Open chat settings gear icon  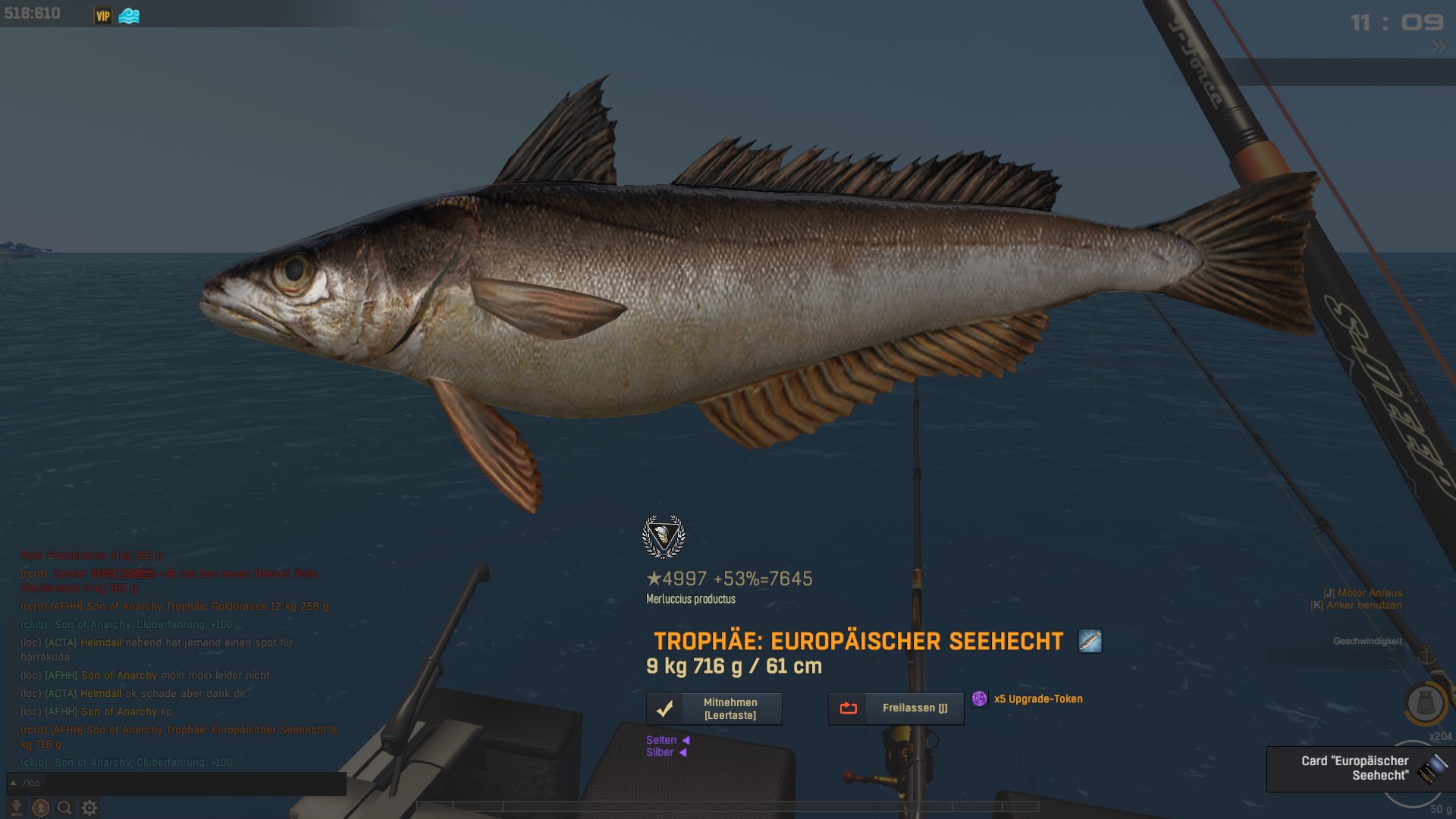(x=89, y=808)
